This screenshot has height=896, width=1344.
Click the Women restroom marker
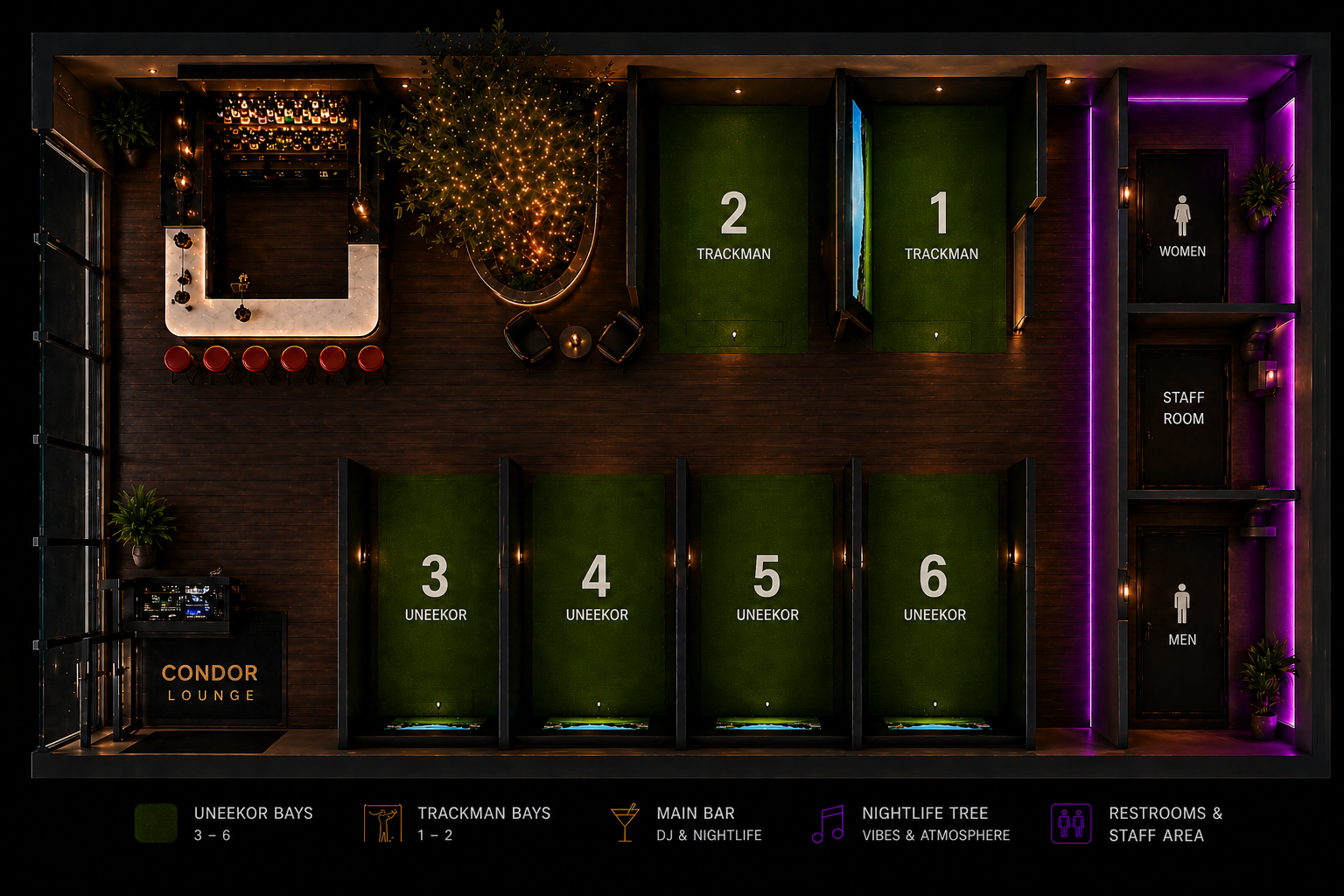pyautogui.click(x=1182, y=227)
